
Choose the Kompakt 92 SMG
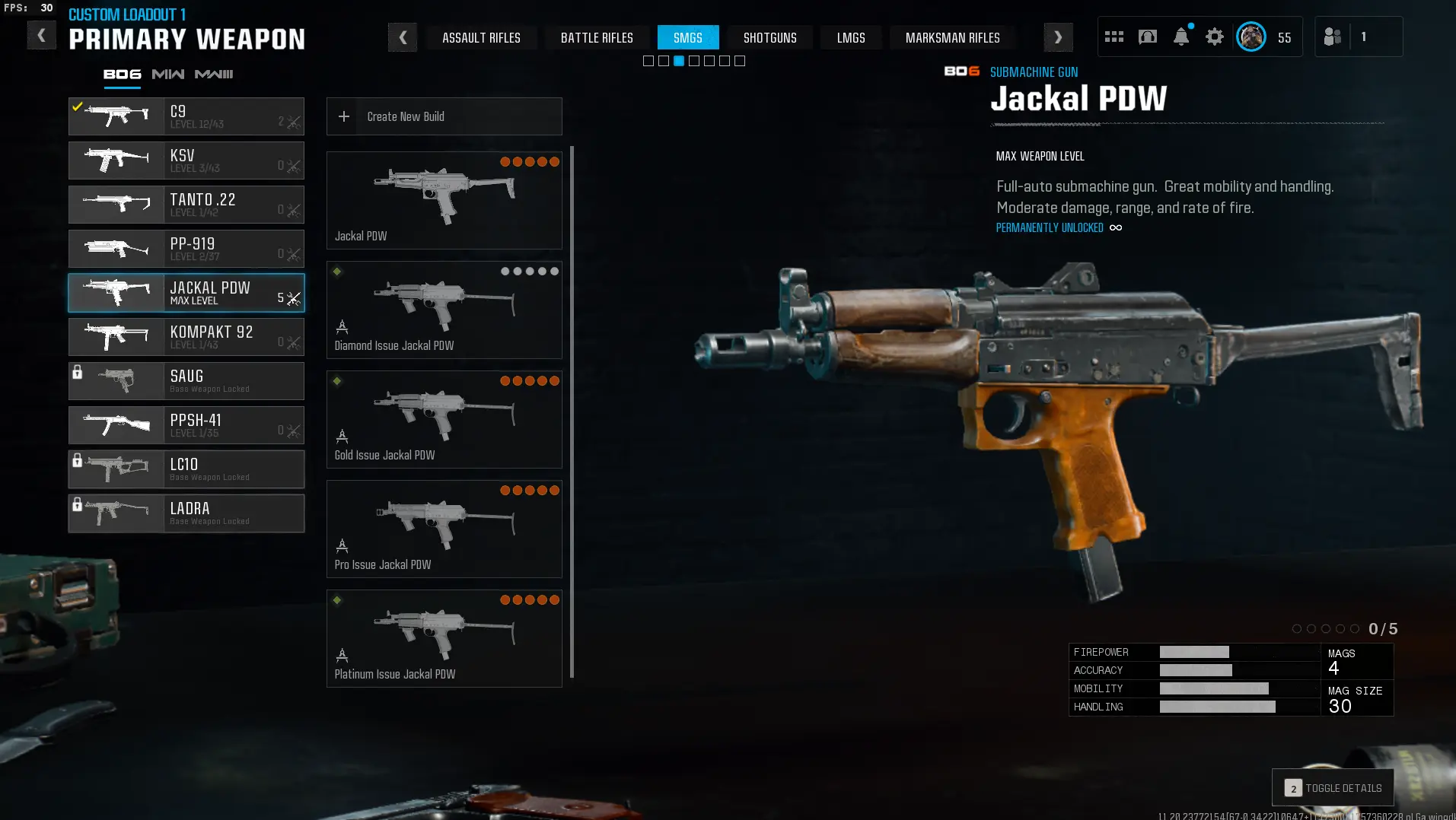(x=186, y=337)
